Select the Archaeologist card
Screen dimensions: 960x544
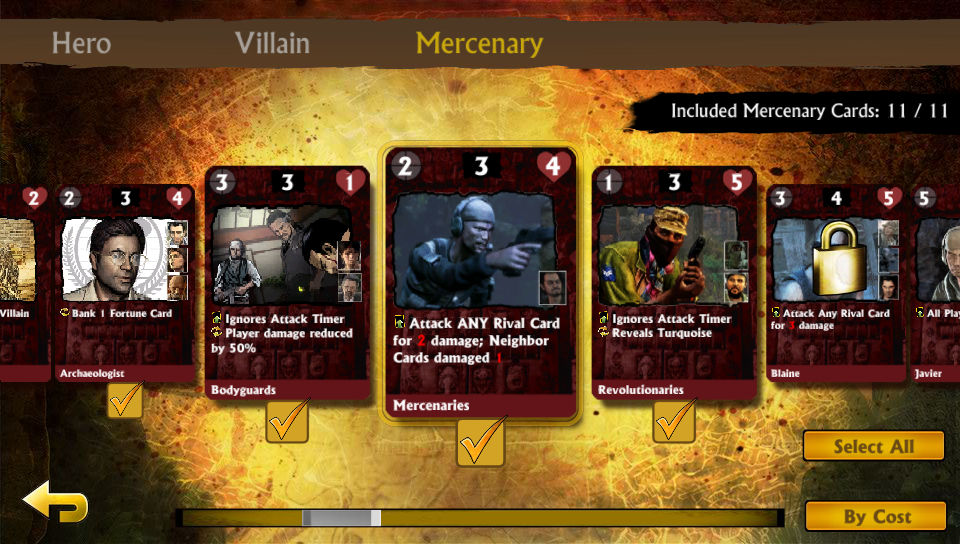(x=123, y=282)
